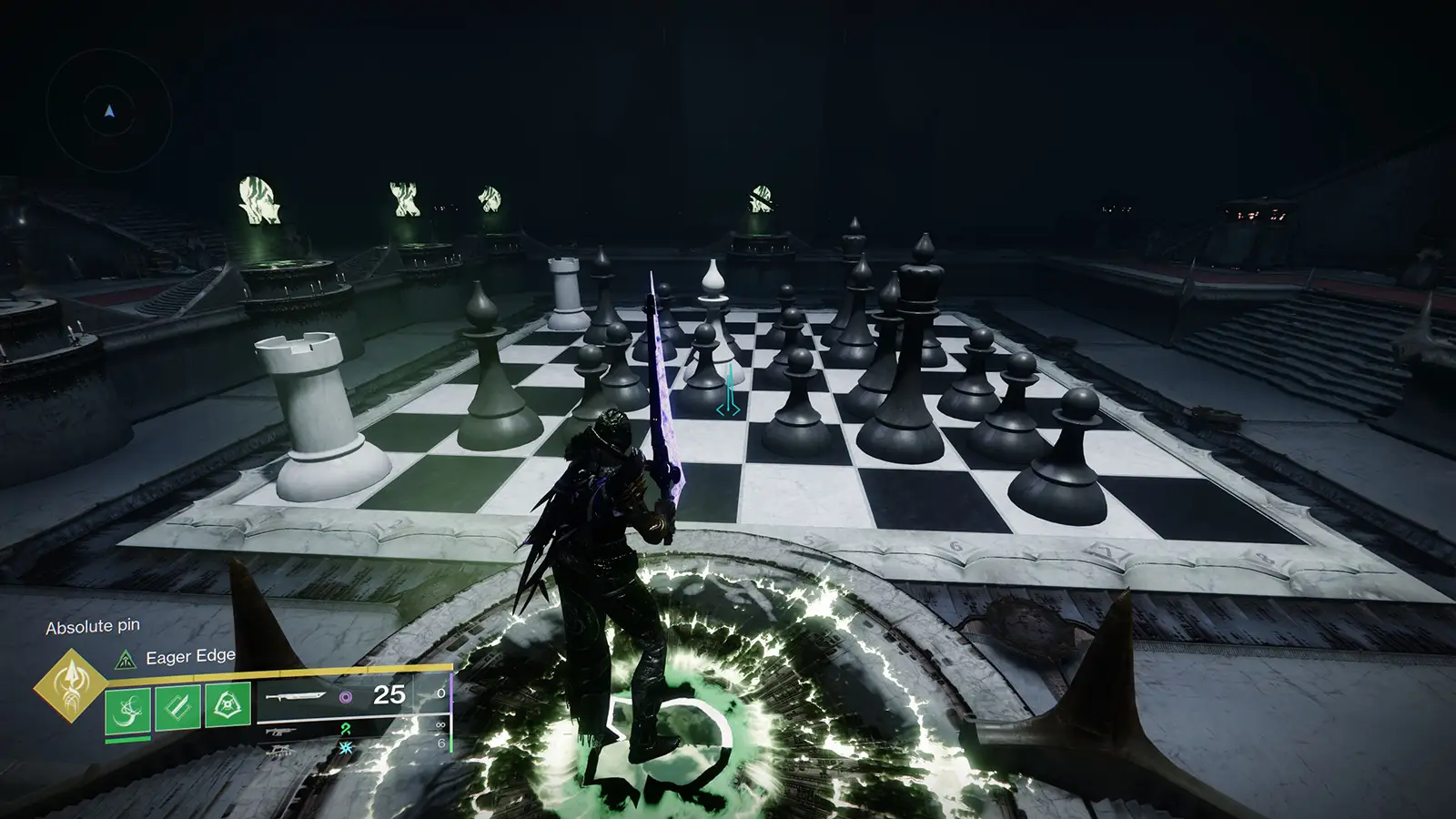Click the cyan blue star status icon
This screenshot has height=819, width=1456.
click(x=346, y=748)
